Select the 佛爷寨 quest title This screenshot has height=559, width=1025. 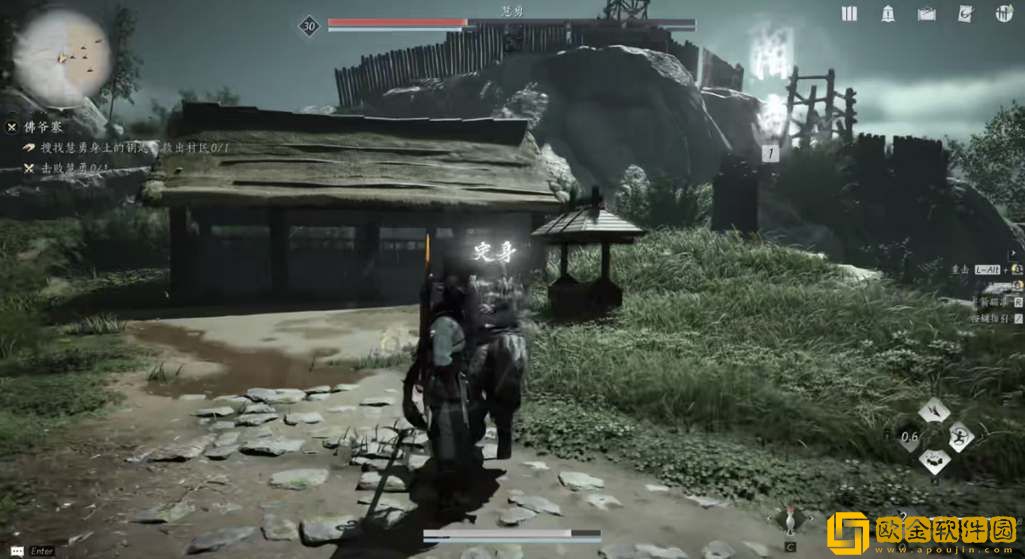45,127
